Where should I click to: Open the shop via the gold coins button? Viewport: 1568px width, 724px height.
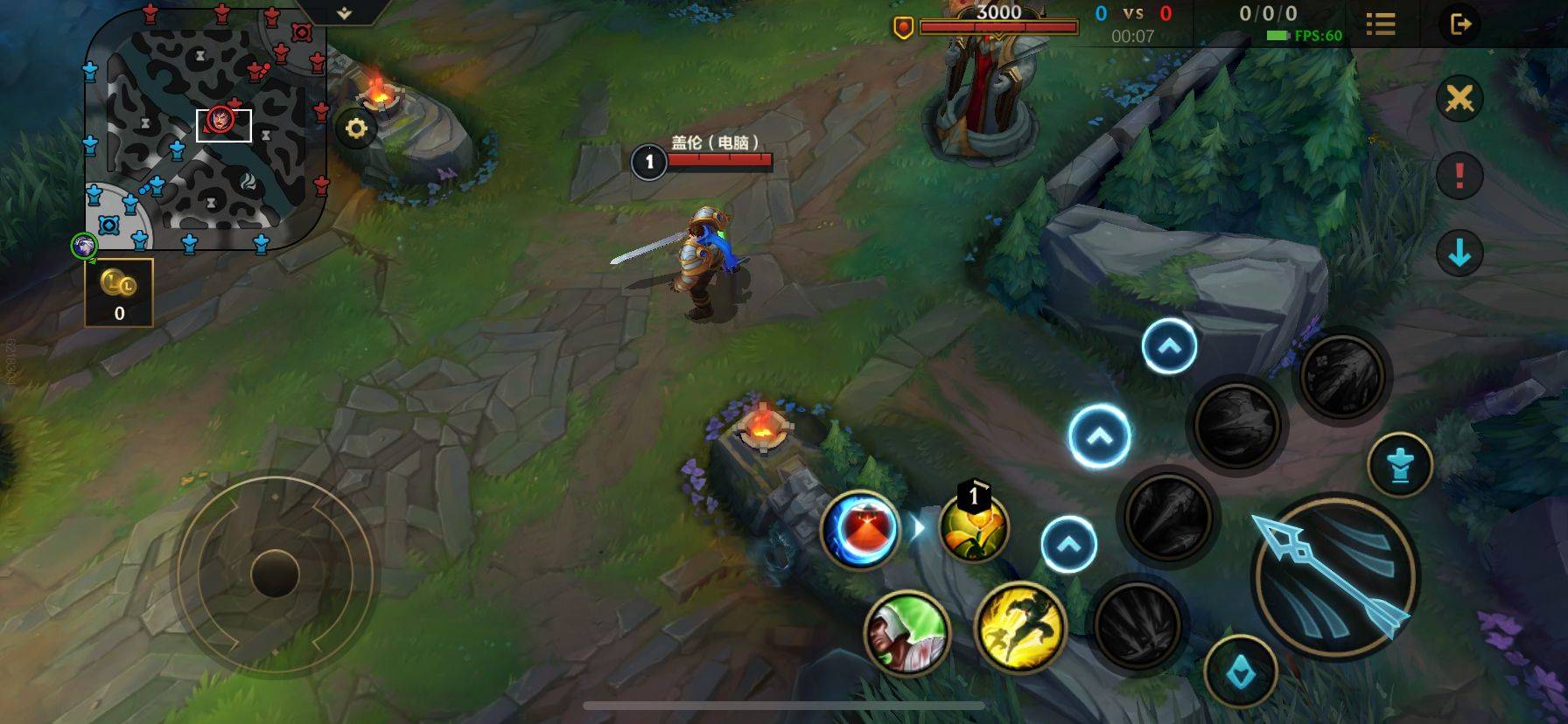coord(119,292)
